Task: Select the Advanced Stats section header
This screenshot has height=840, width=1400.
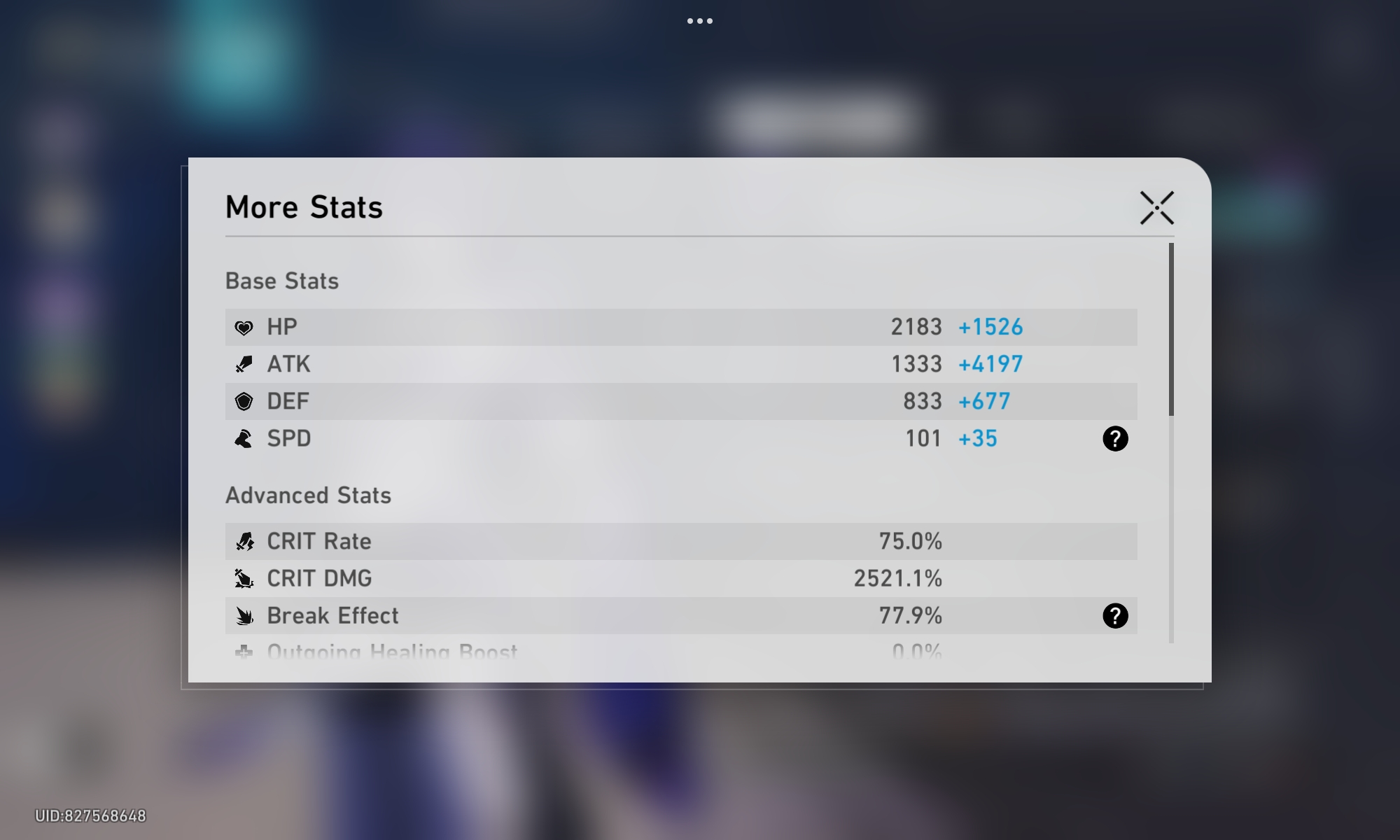Action: pyautogui.click(x=309, y=496)
